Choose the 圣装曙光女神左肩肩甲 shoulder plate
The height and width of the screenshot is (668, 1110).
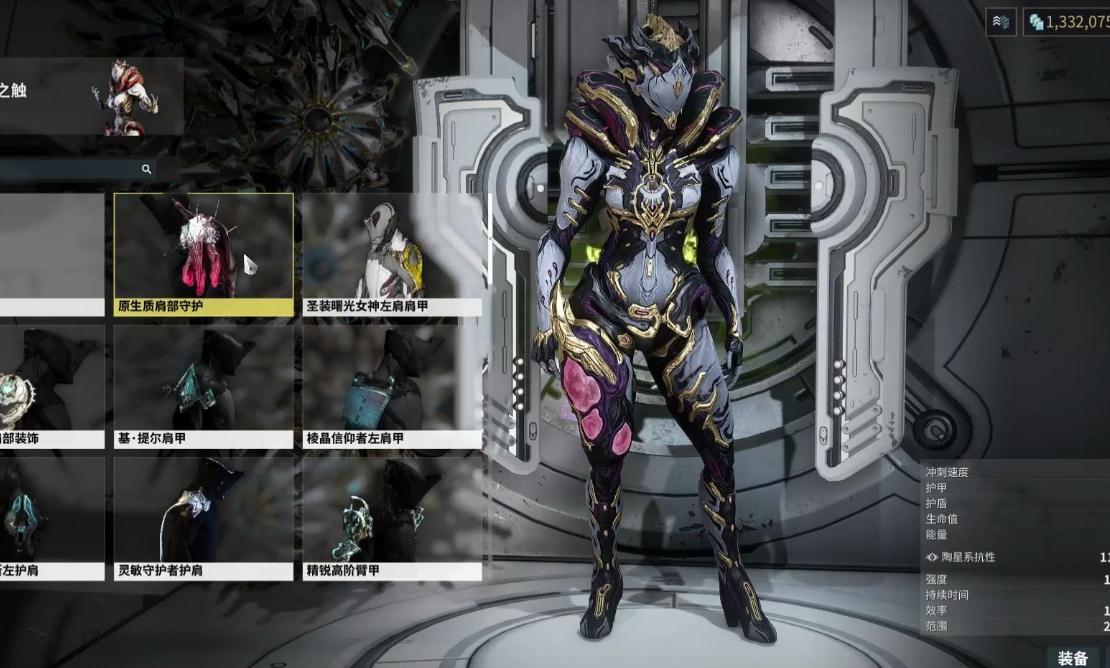(392, 255)
